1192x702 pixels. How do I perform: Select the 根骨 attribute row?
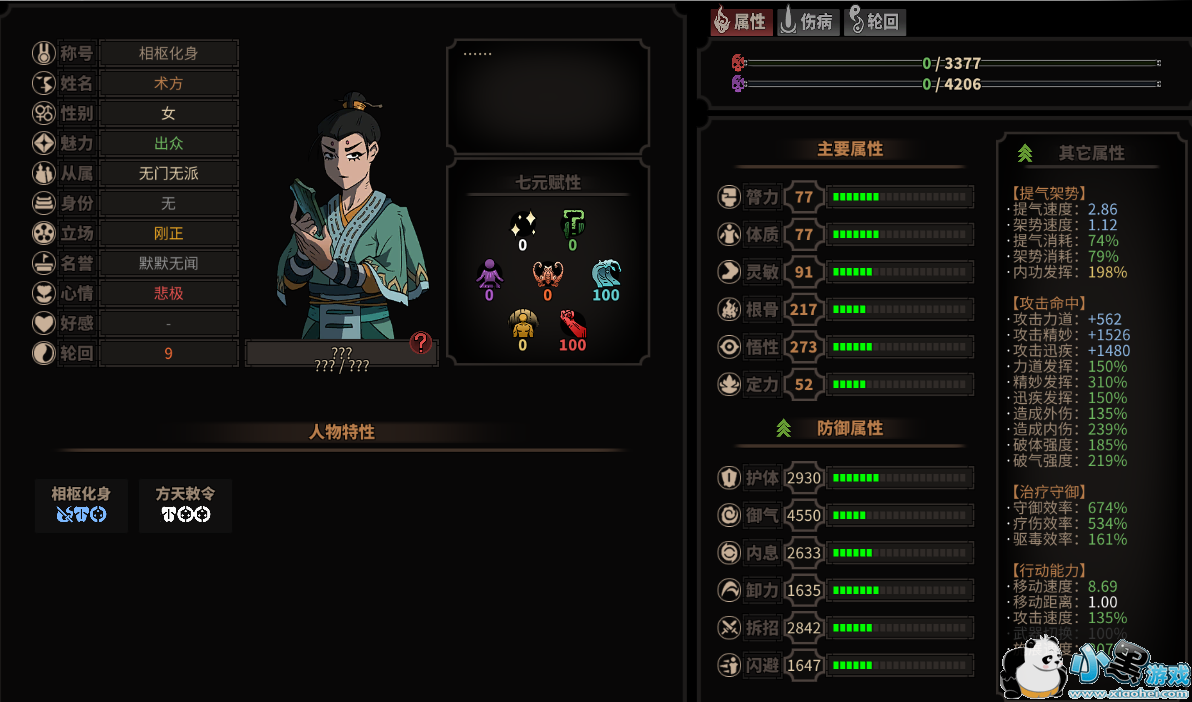coord(845,310)
